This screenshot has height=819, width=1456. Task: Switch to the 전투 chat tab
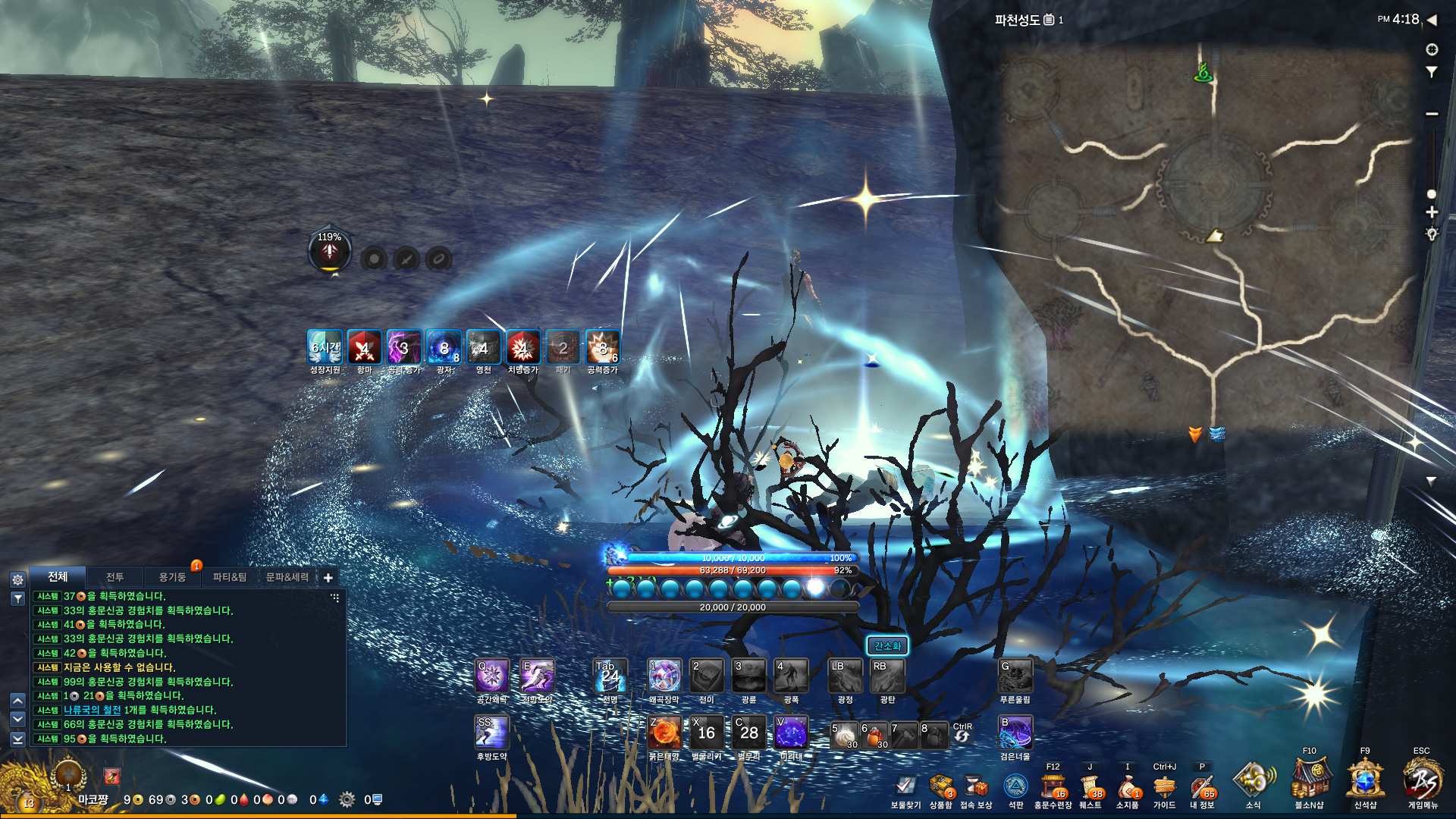115,577
